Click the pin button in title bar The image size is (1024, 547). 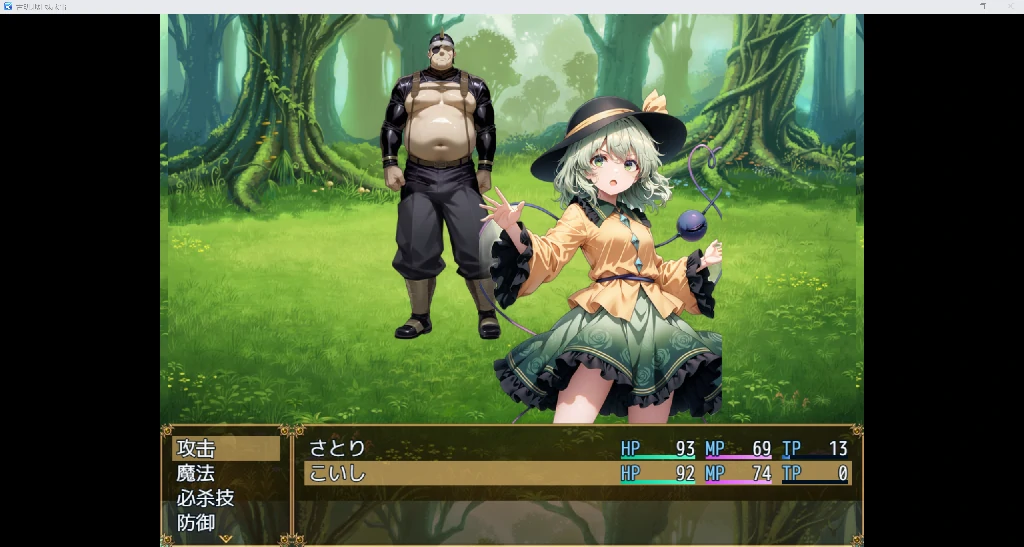pyautogui.click(x=983, y=6)
